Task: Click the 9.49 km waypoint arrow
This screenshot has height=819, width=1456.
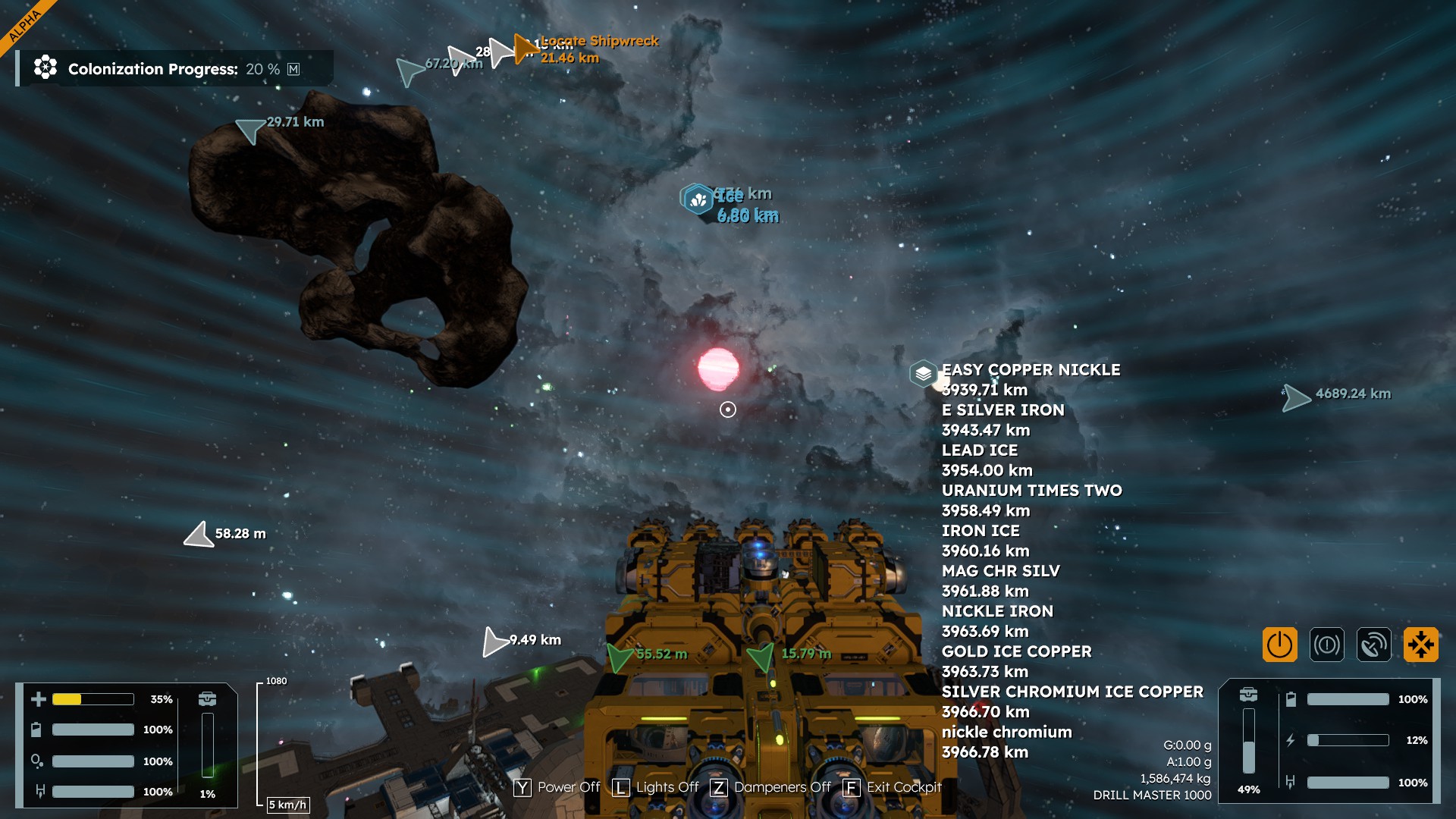Action: pos(494,642)
